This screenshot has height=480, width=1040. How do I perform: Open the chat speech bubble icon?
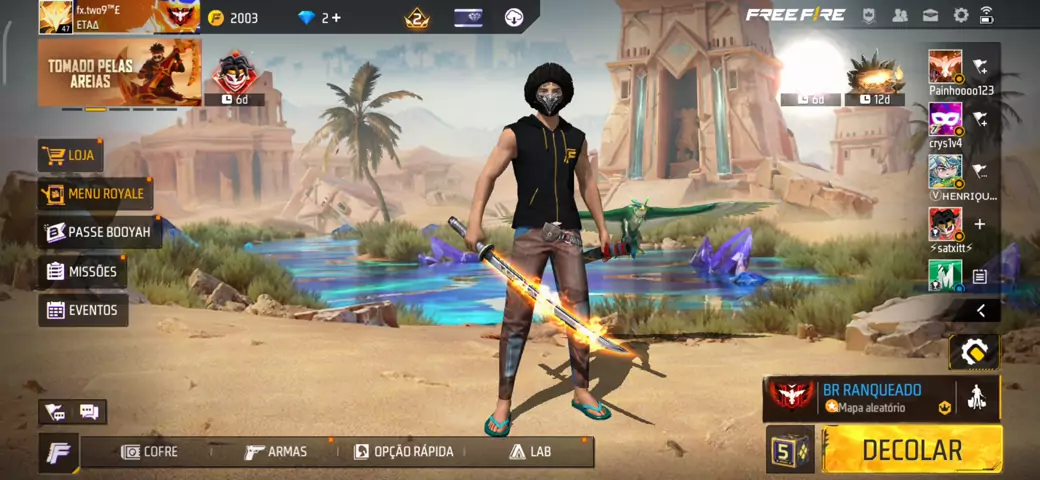click(x=88, y=412)
